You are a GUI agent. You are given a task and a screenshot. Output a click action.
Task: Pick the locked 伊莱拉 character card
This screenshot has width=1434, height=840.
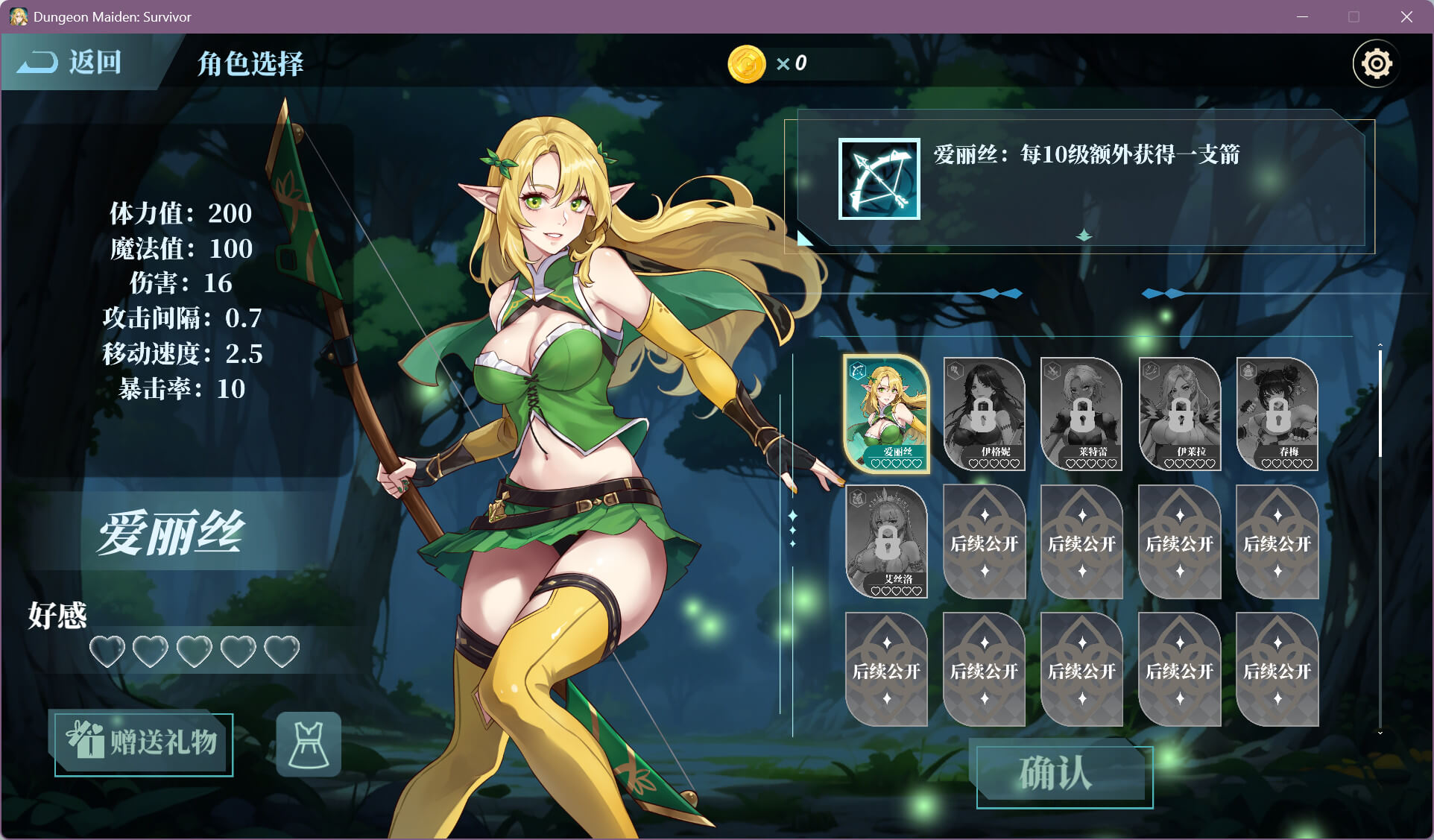[1179, 414]
